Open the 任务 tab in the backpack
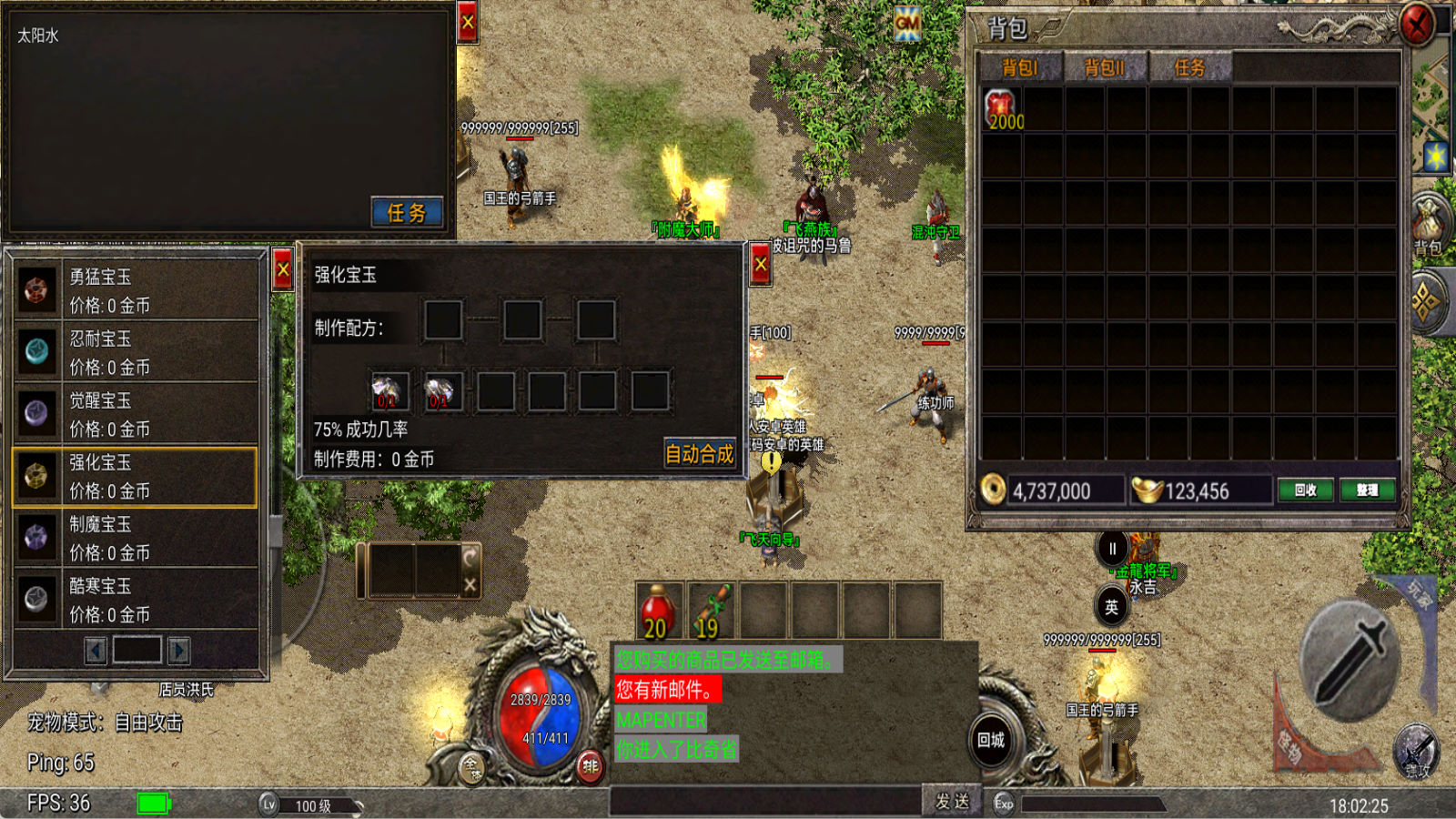 (x=1189, y=67)
